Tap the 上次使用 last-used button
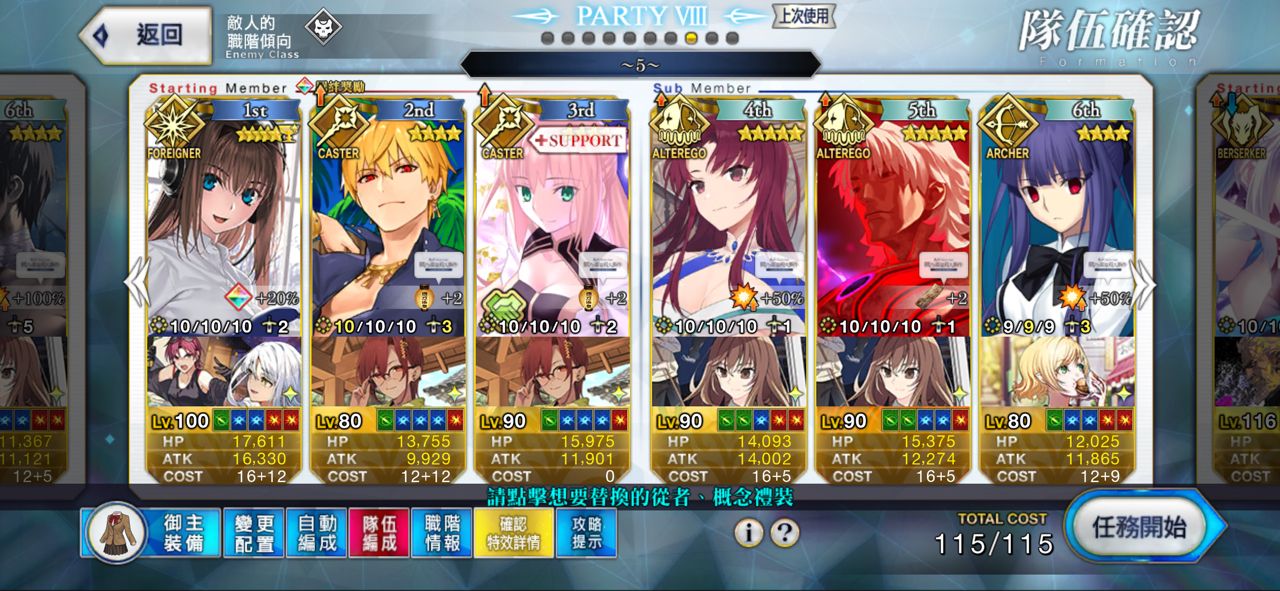The height and width of the screenshot is (591, 1280). (803, 15)
